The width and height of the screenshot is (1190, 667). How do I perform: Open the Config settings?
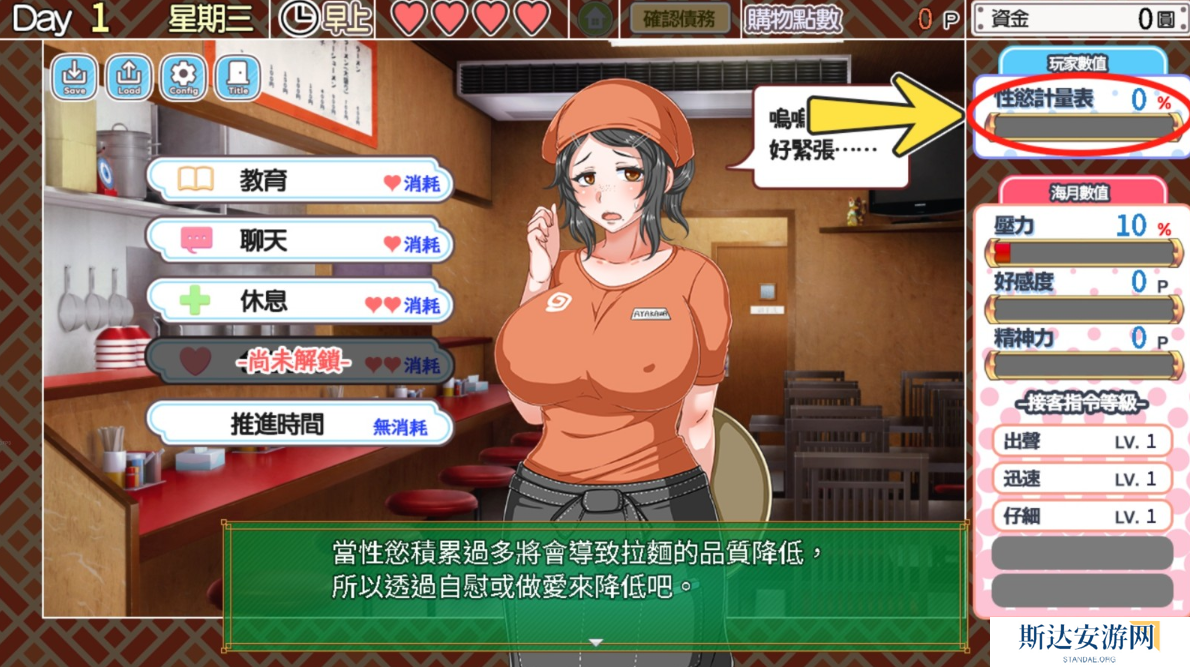[183, 76]
